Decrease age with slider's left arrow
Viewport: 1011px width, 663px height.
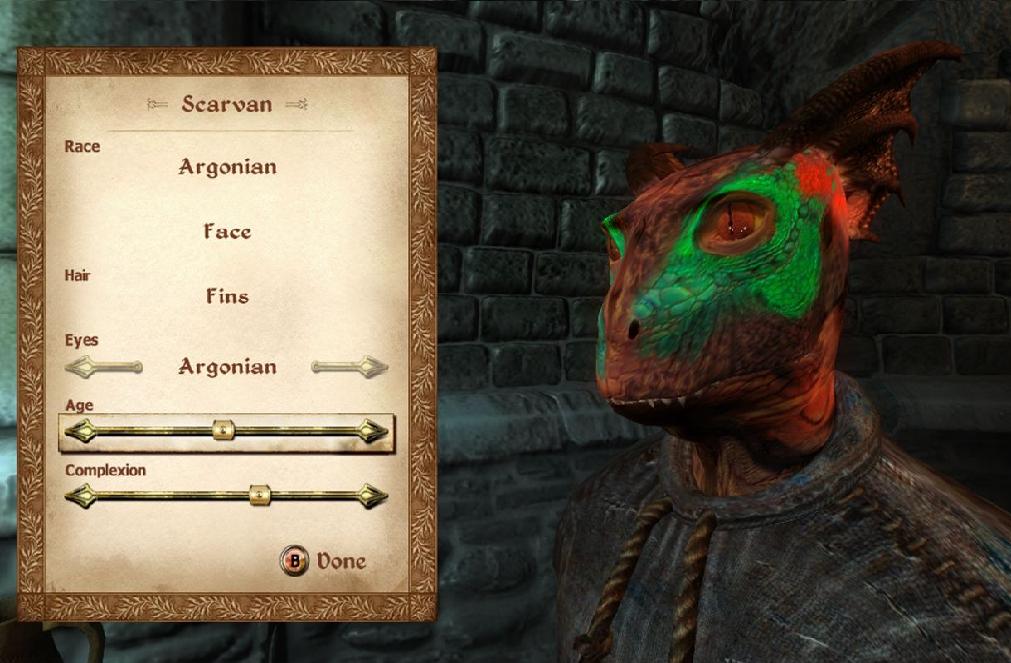pos(80,432)
